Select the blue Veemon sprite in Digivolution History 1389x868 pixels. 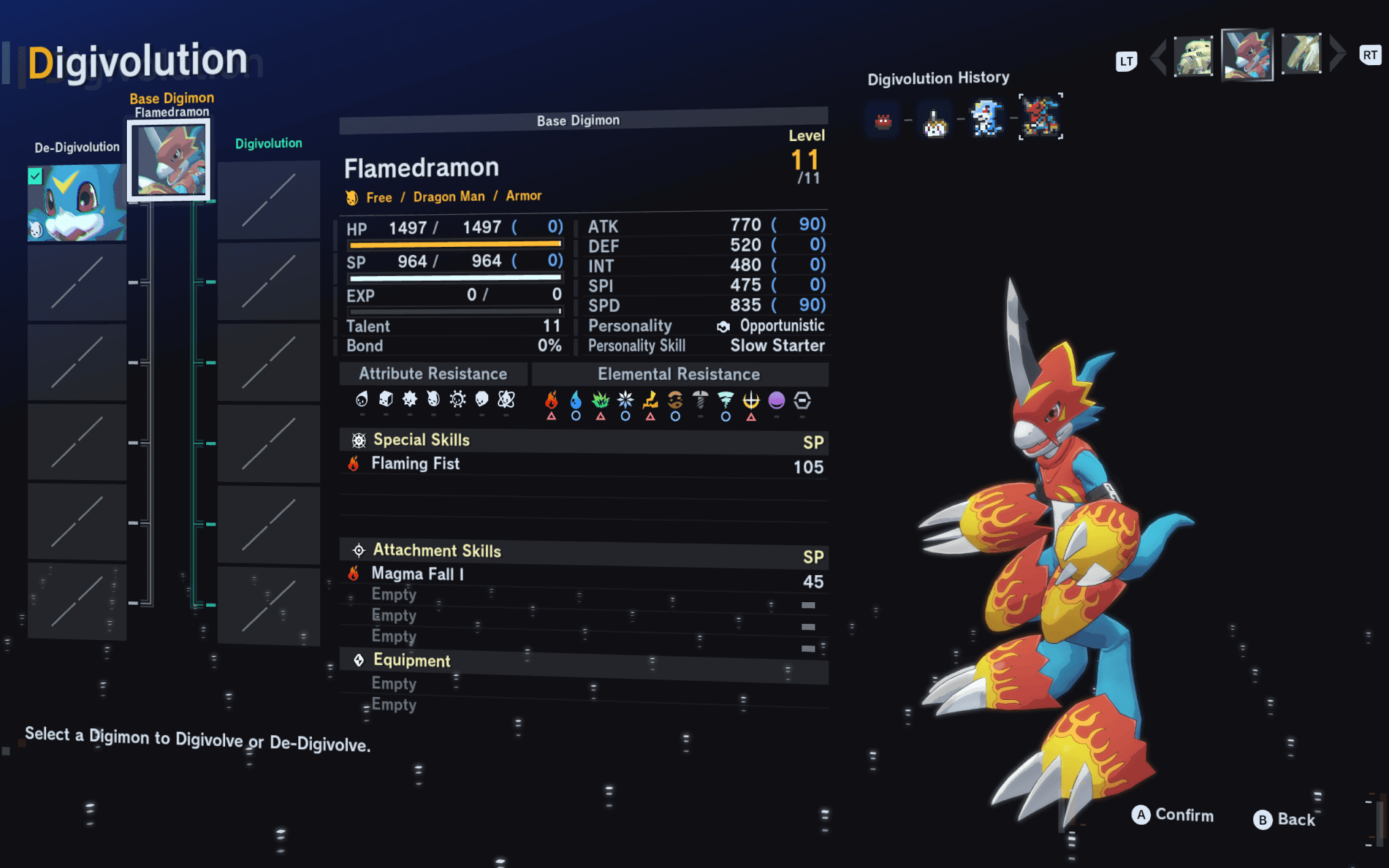987,118
